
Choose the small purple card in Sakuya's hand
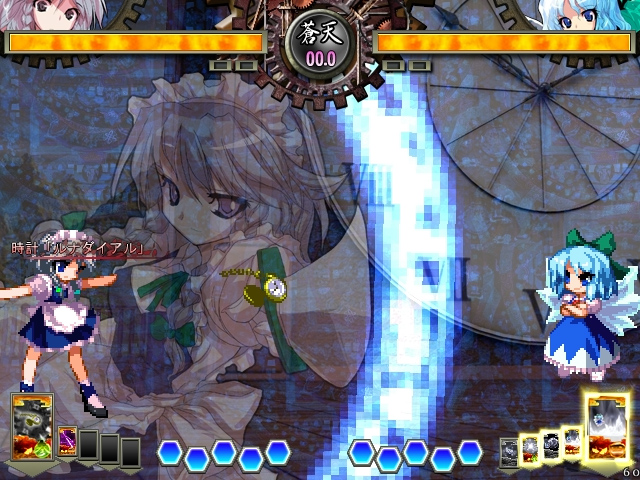point(68,442)
